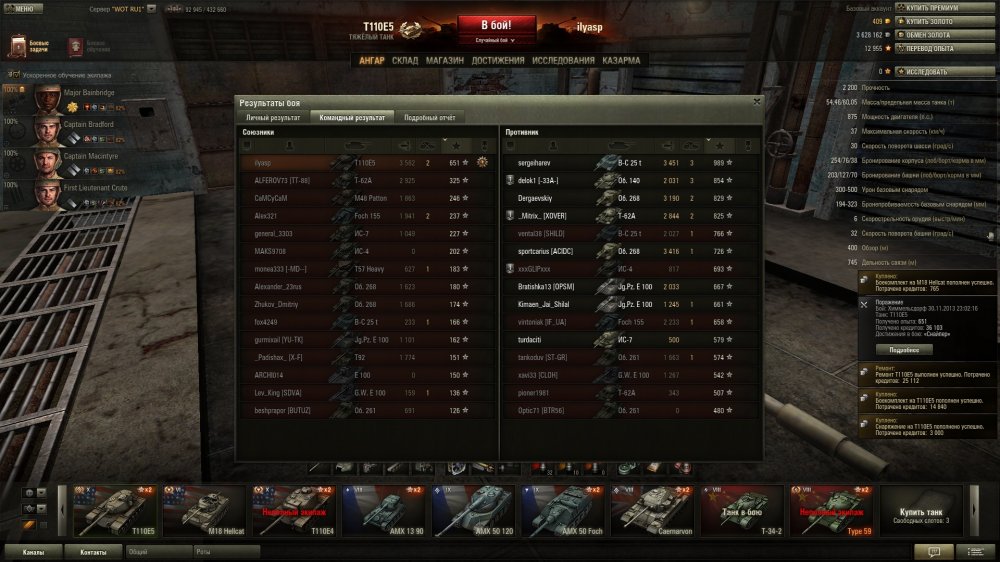Open the Меню button
The image size is (1000, 562).
[x=22, y=8]
